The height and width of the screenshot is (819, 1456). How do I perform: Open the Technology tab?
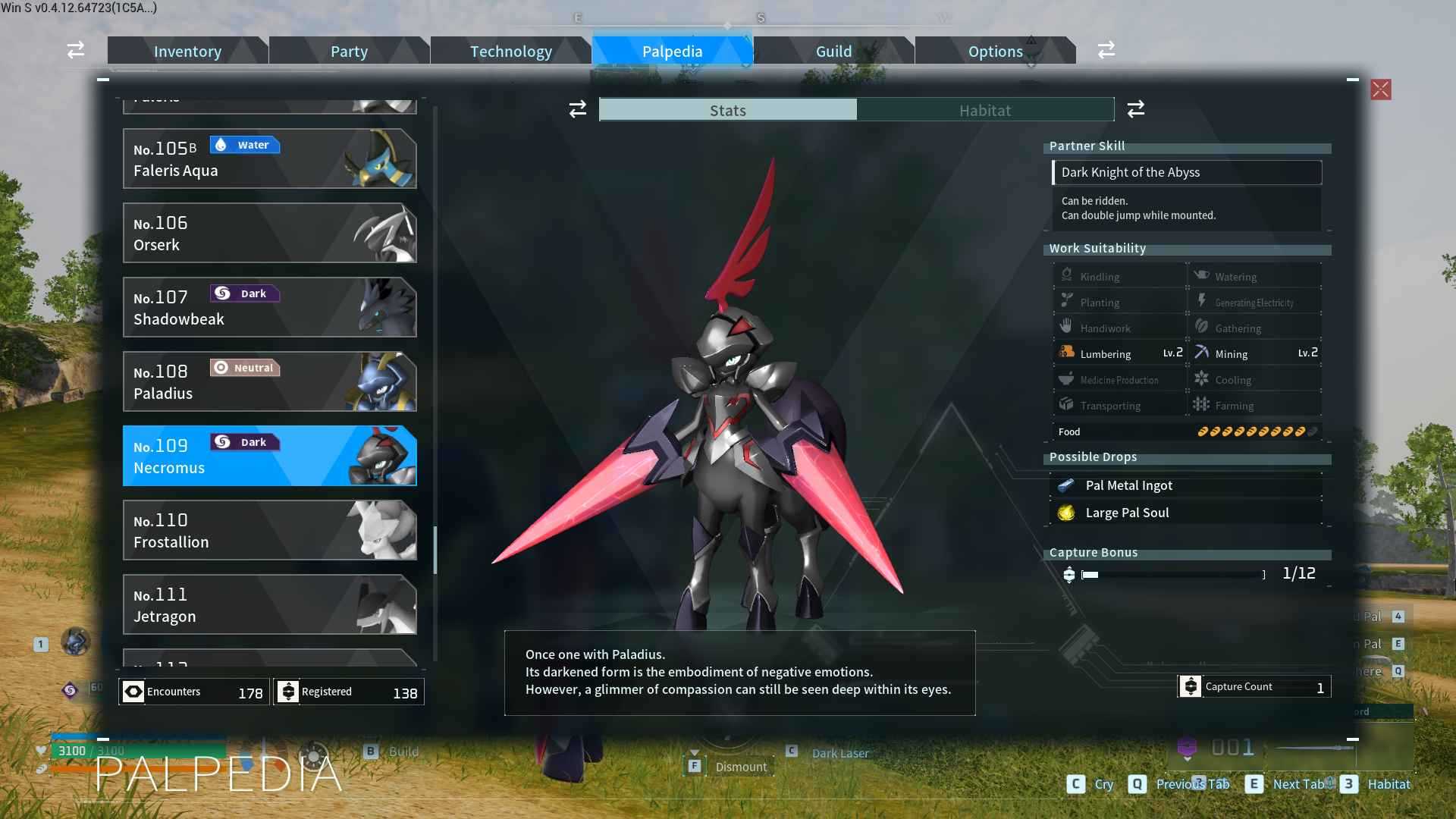(x=511, y=51)
